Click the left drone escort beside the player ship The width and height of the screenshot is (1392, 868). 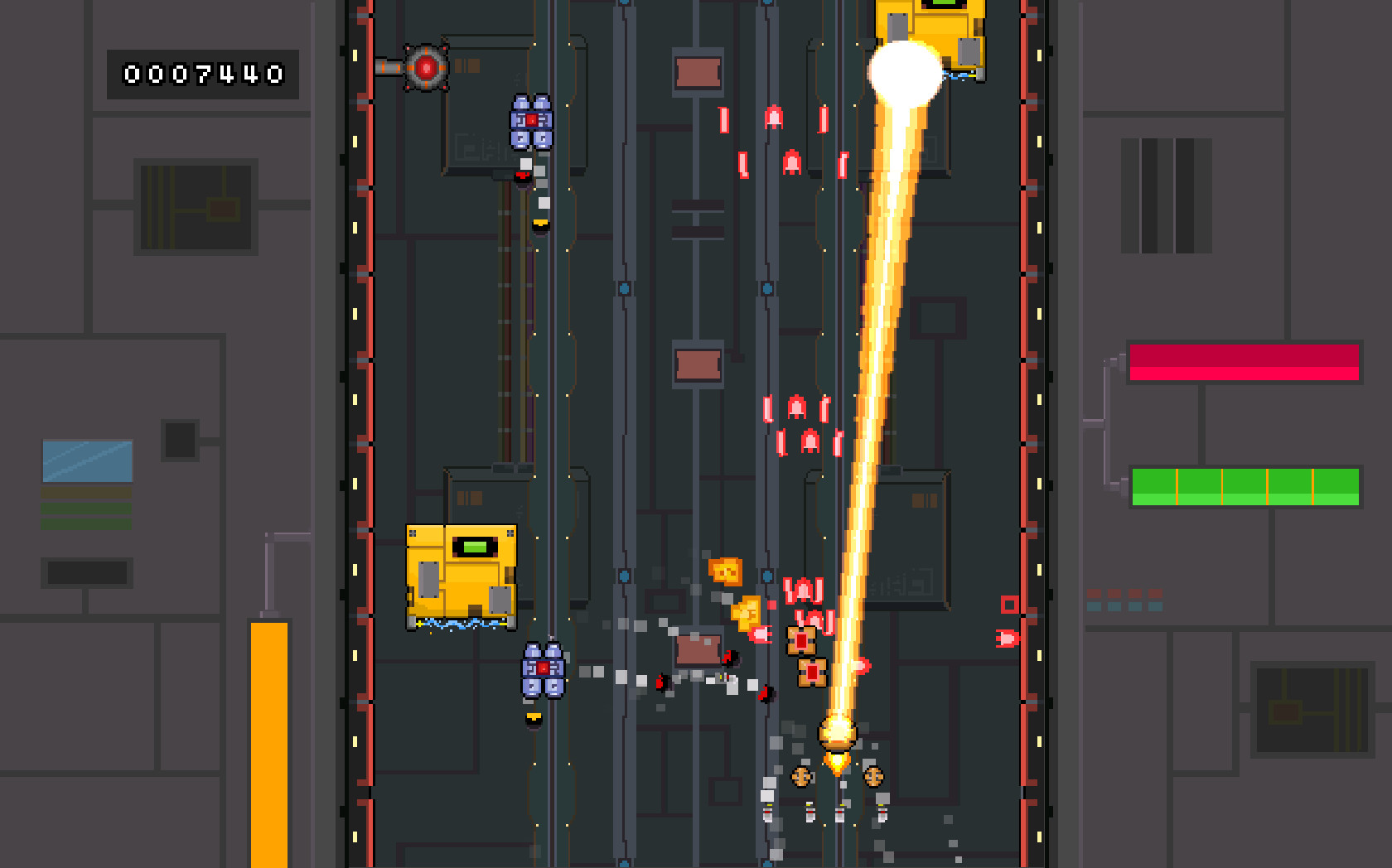tap(802, 779)
